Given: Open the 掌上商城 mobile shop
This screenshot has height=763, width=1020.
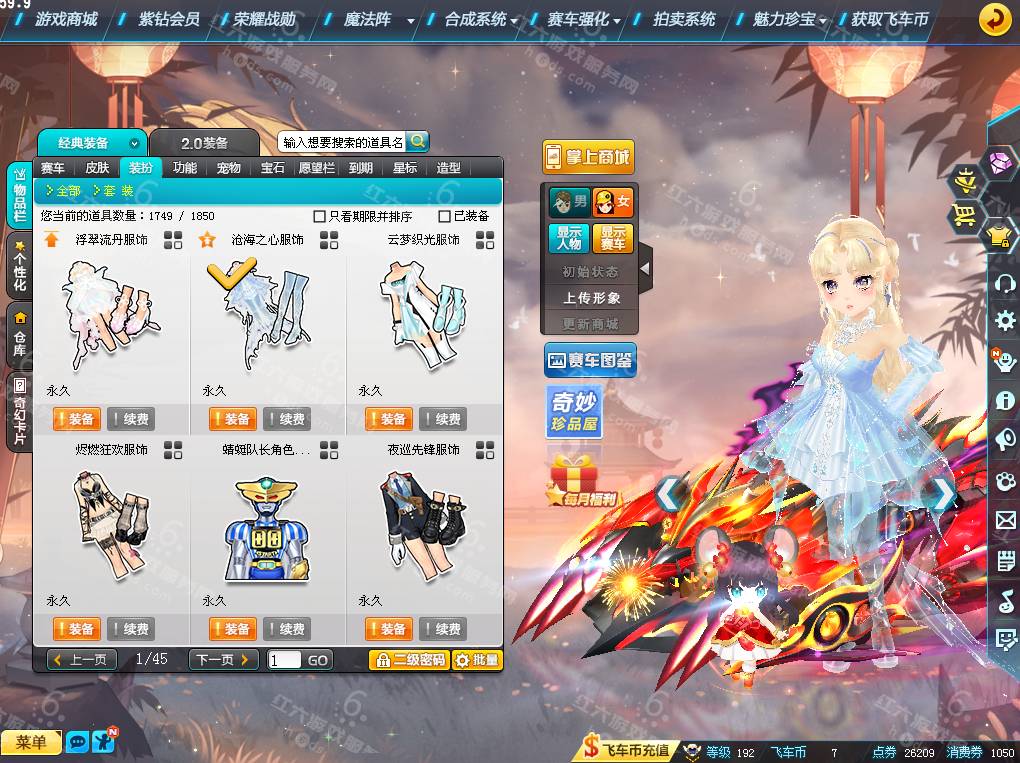Looking at the screenshot, I should click(x=588, y=157).
